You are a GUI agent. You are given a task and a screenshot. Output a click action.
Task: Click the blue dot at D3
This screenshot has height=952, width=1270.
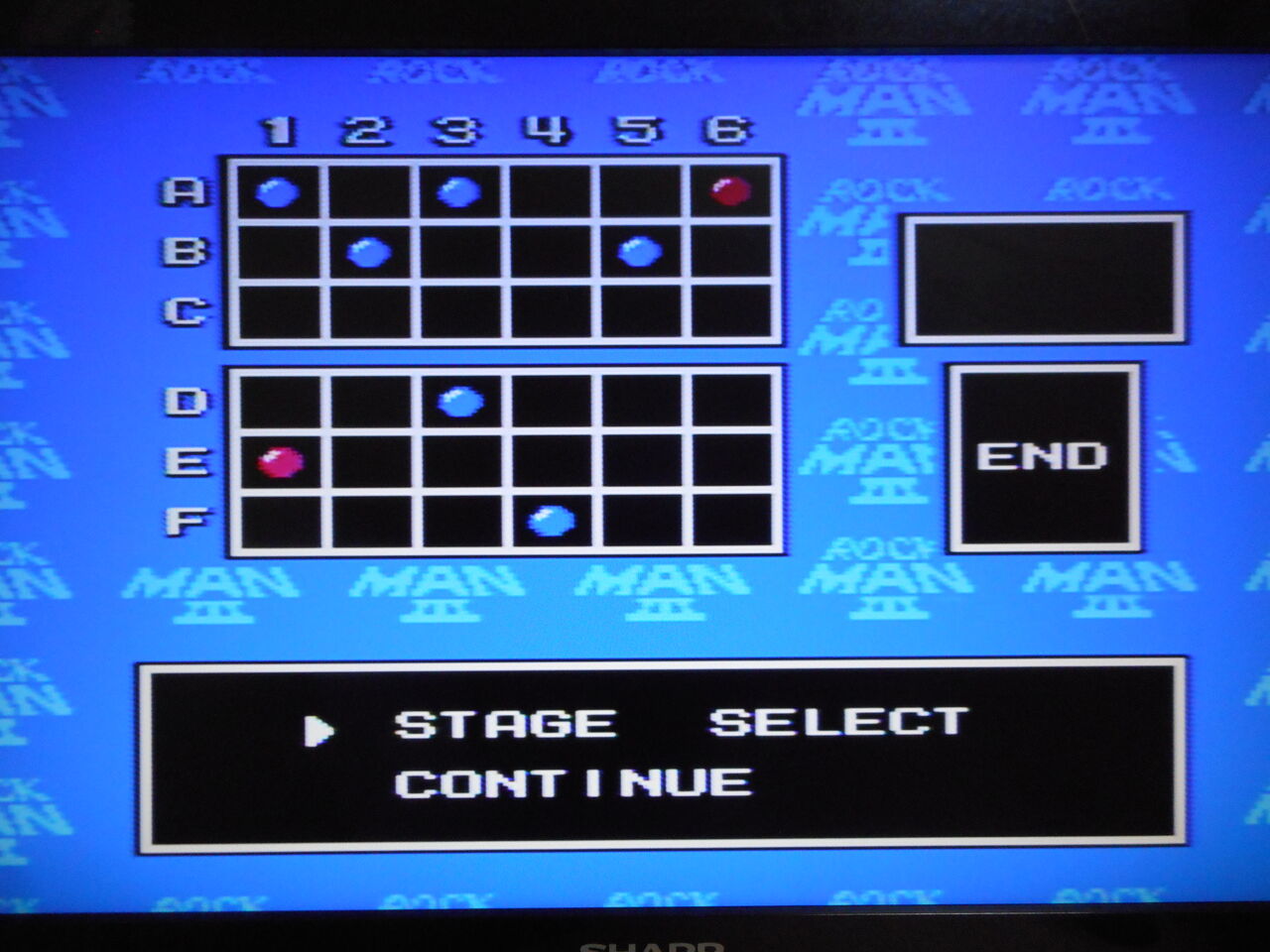pos(458,399)
